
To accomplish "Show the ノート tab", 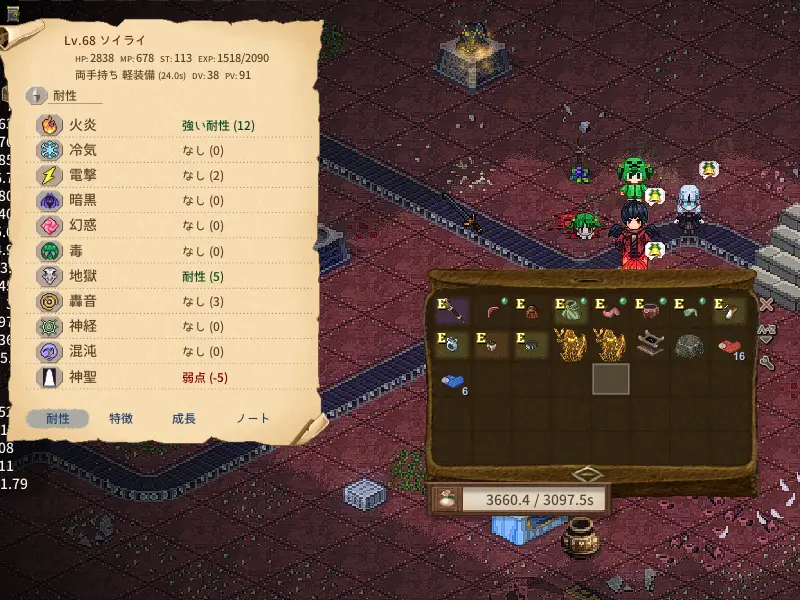I will pos(252,419).
